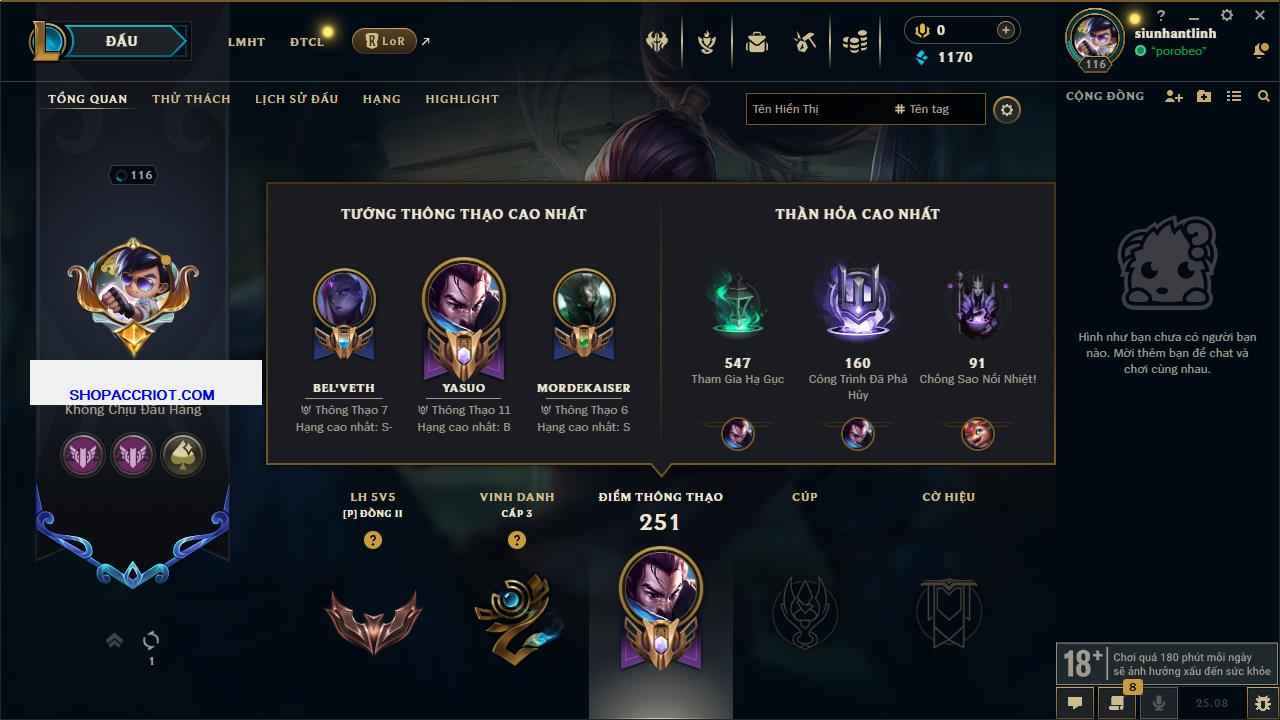
Task: Open the chat bubble button
Action: (x=1075, y=703)
